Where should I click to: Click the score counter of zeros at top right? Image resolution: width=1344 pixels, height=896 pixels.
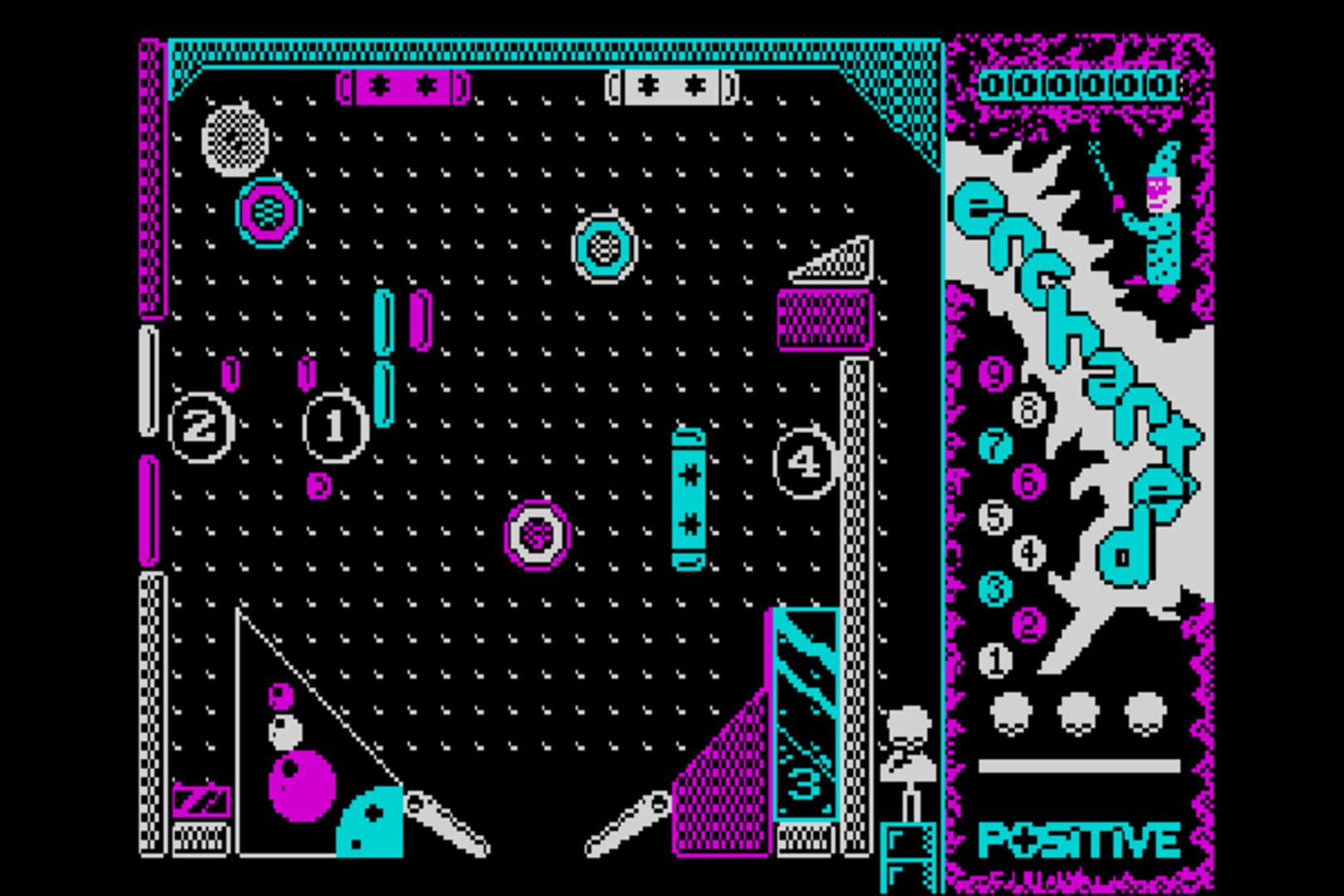click(x=1079, y=83)
